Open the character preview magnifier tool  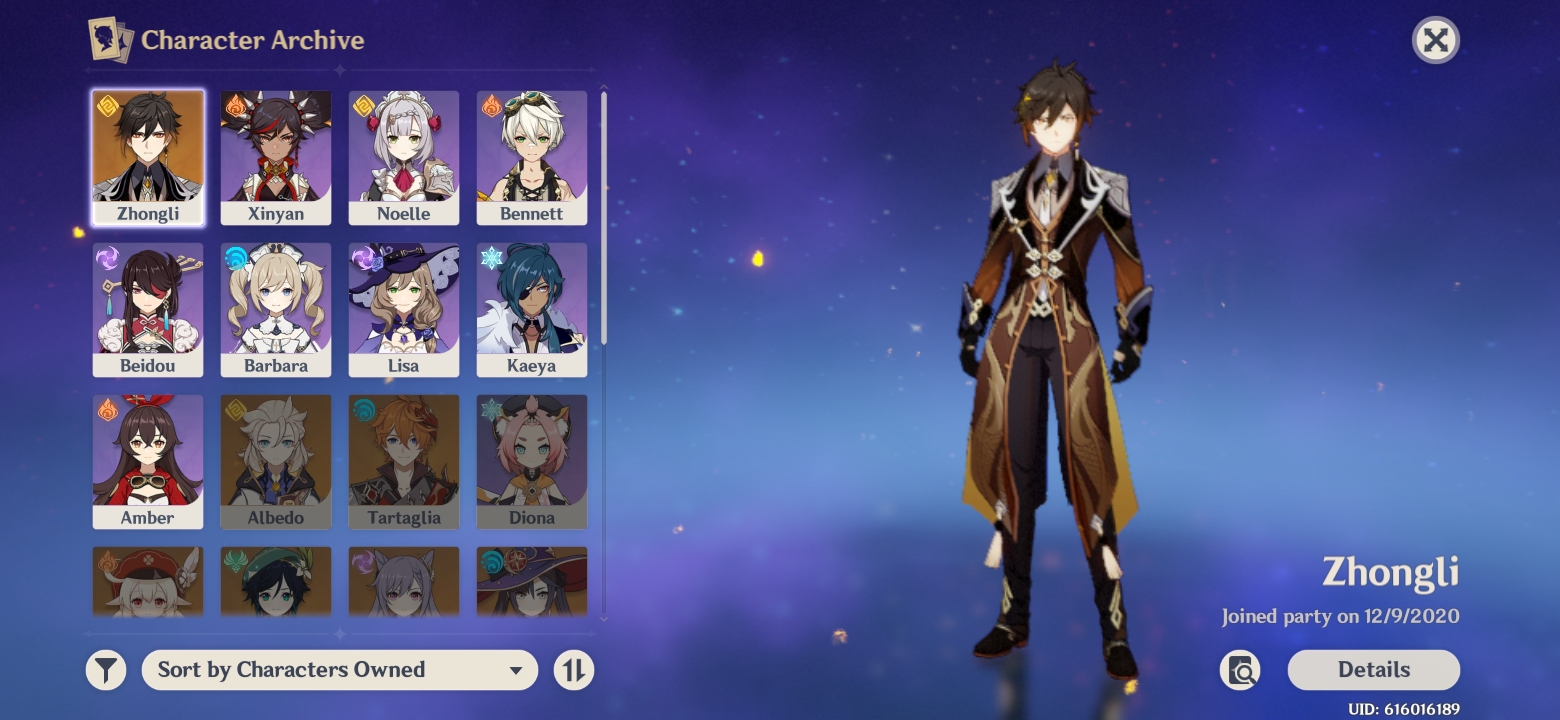(1241, 670)
